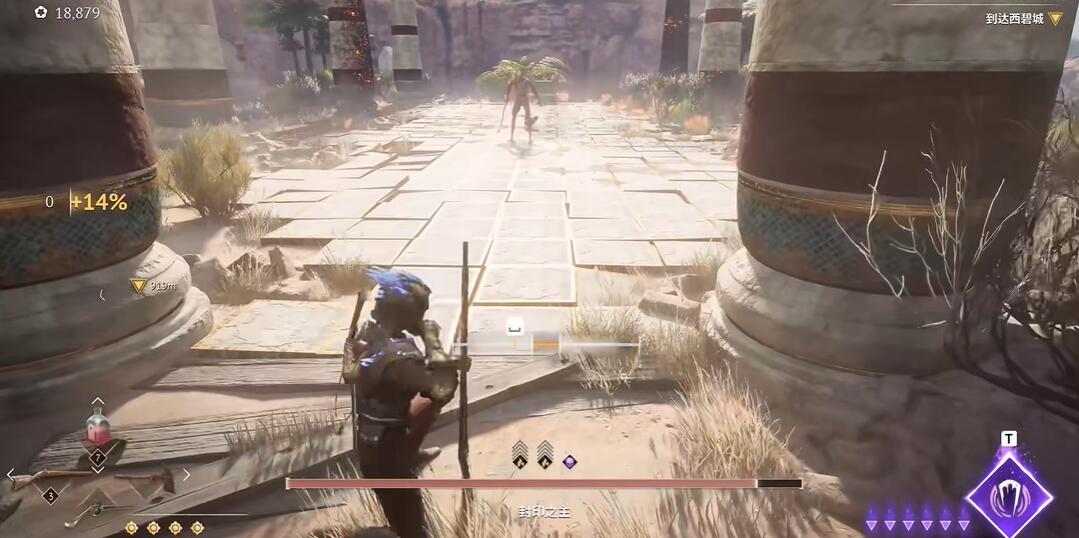Screen dimensions: 1079x538
Task: Click the purple orb status icon
Action: point(569,461)
